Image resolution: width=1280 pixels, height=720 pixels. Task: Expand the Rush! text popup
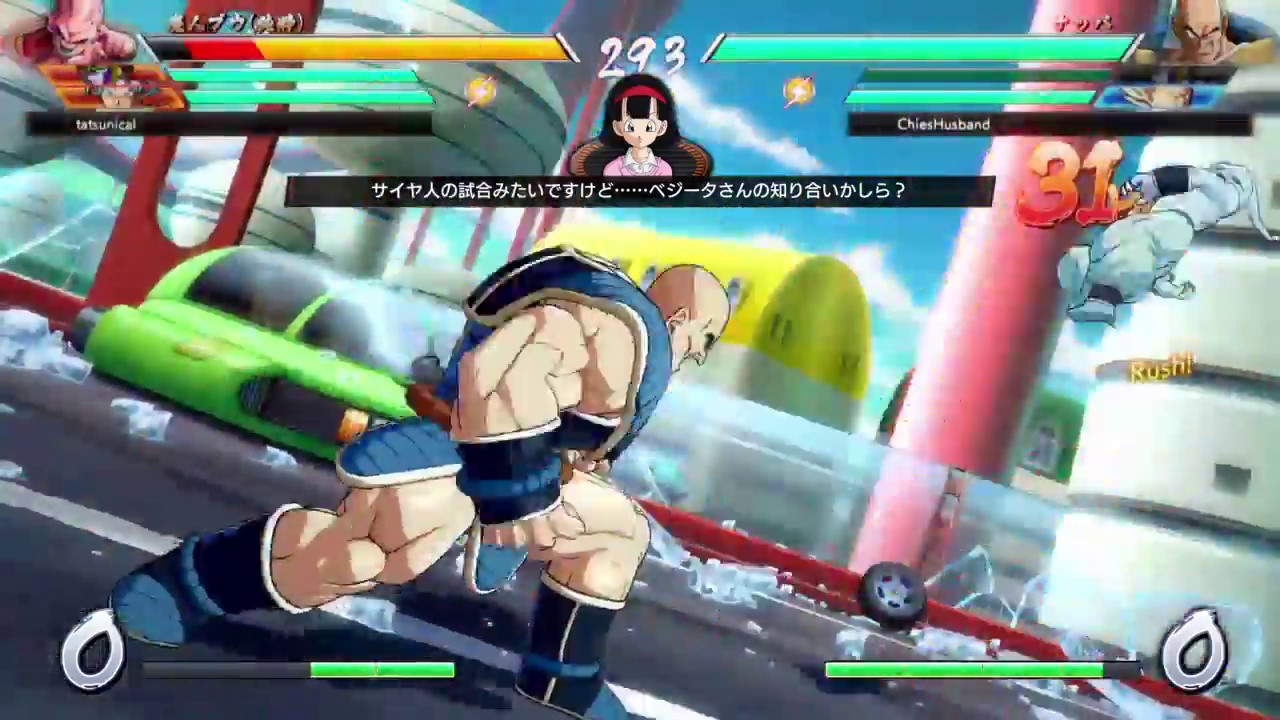pyautogui.click(x=1163, y=371)
